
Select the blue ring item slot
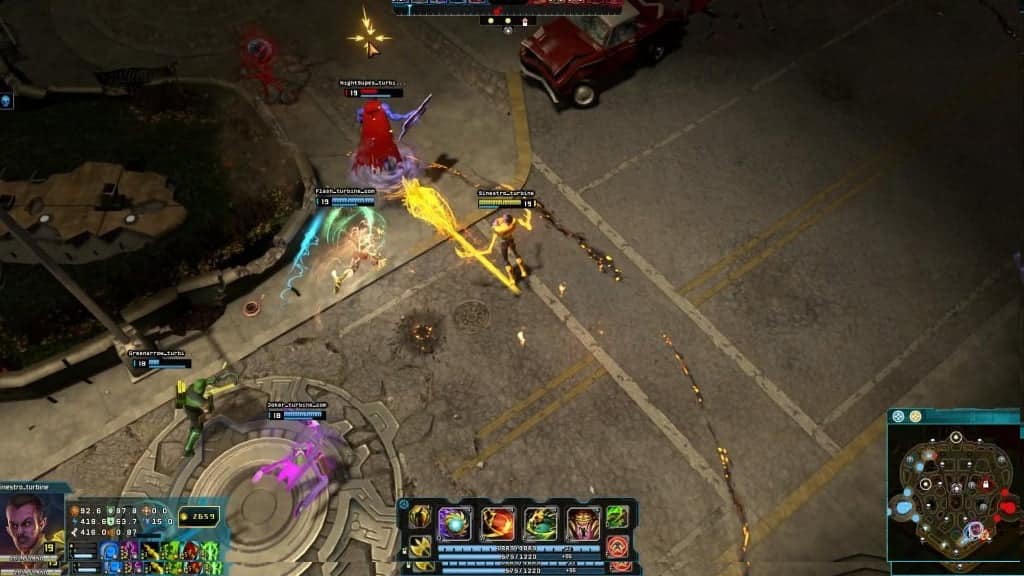pos(109,551)
